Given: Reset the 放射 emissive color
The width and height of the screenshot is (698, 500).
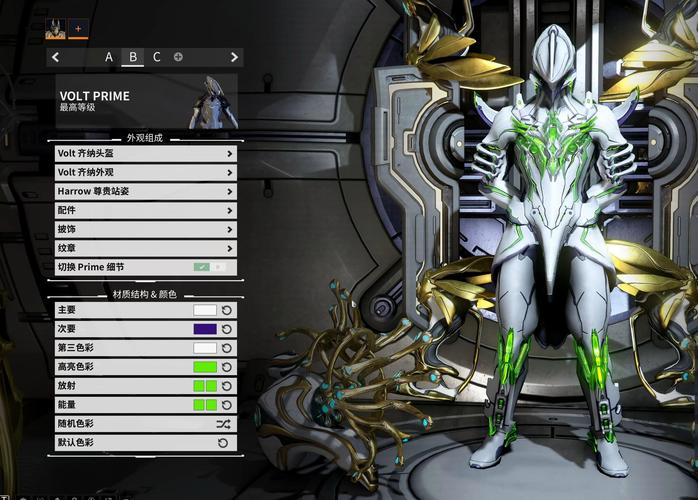Looking at the screenshot, I should pos(227,386).
